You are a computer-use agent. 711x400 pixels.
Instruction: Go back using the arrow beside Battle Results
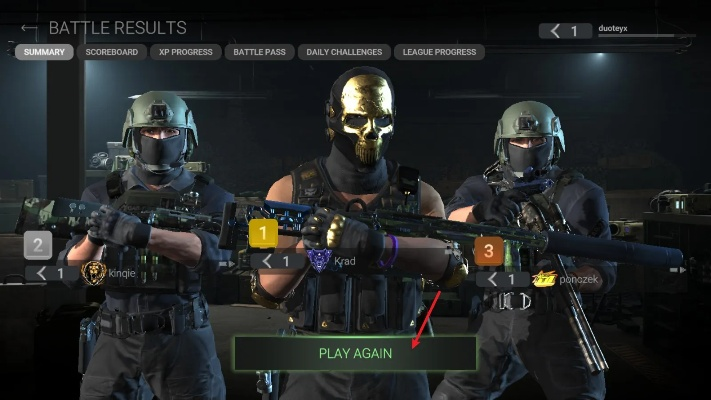pyautogui.click(x=29, y=28)
